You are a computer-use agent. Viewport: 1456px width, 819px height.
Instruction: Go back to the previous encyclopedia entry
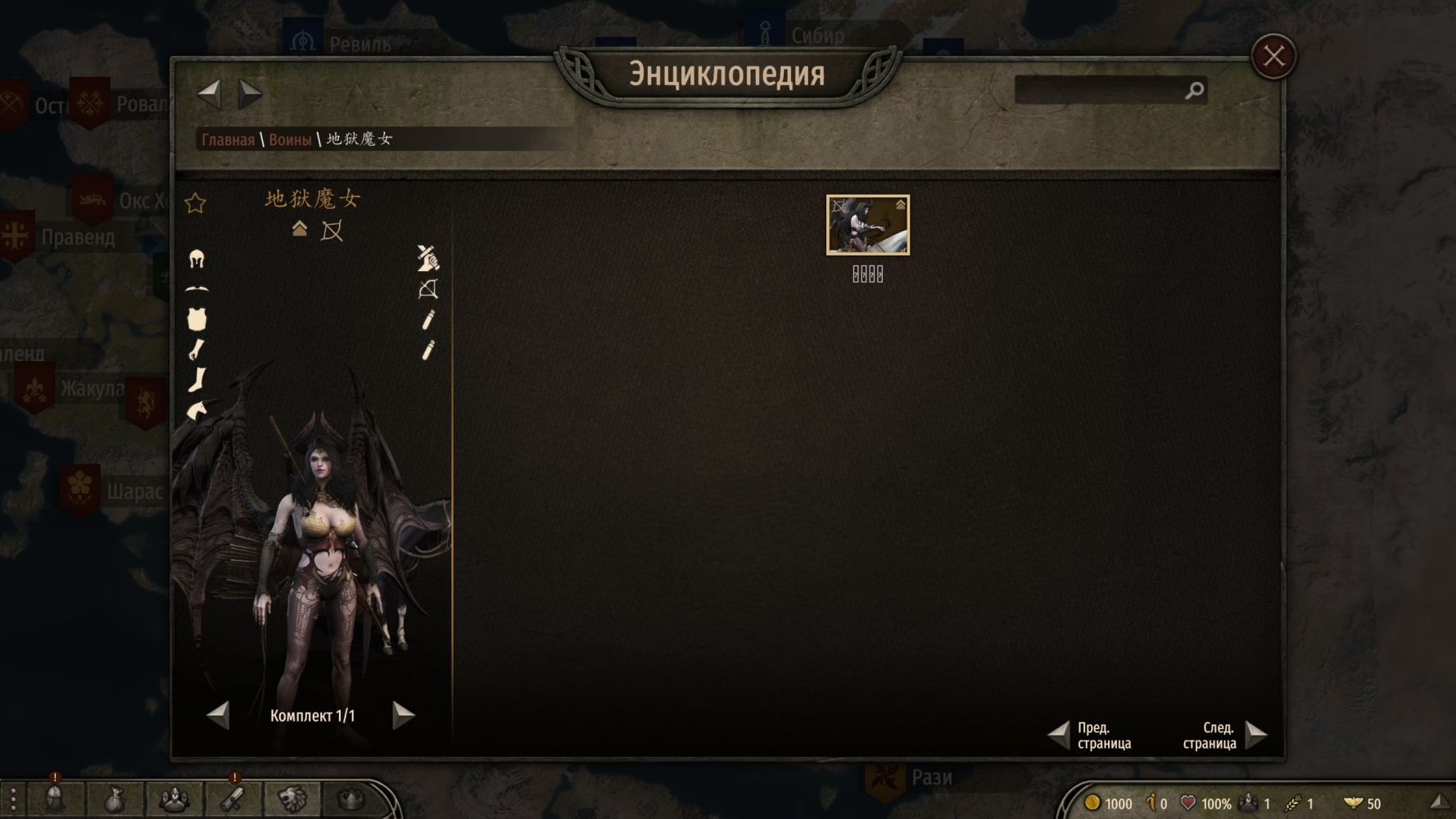(x=210, y=93)
